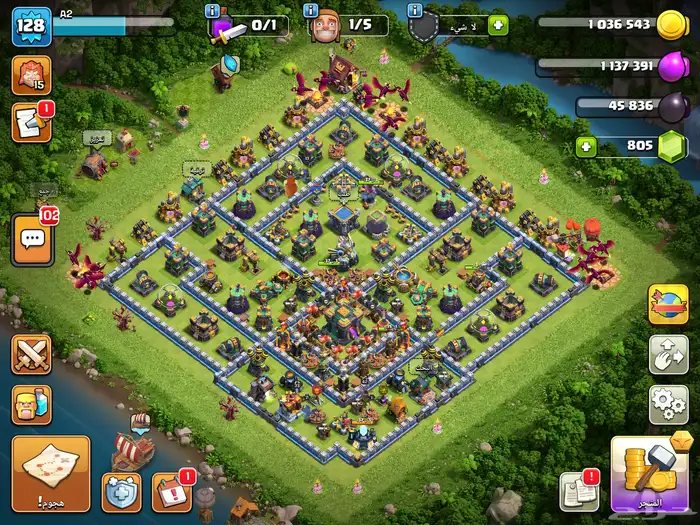Open the hero icon marked 15
The height and width of the screenshot is (525, 700).
click(x=31, y=76)
